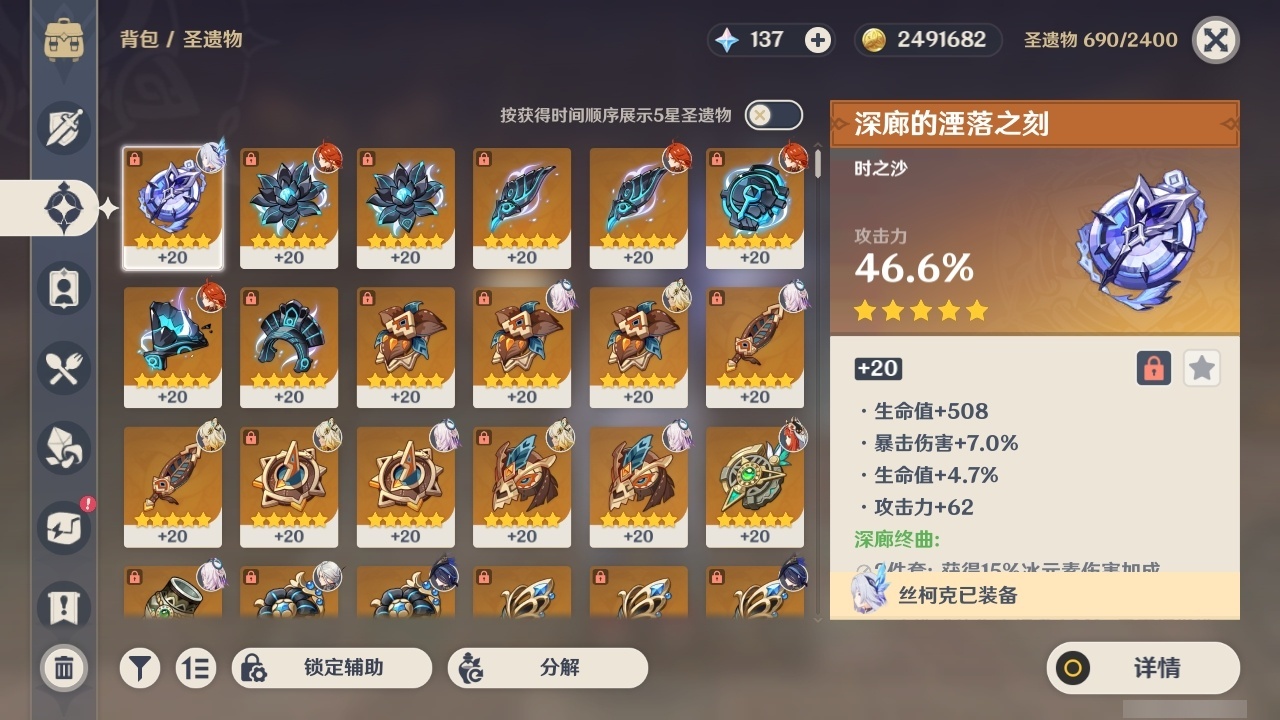Image resolution: width=1280 pixels, height=720 pixels.
Task: Unlock the artifact using the red lock toggle
Action: click(1152, 368)
